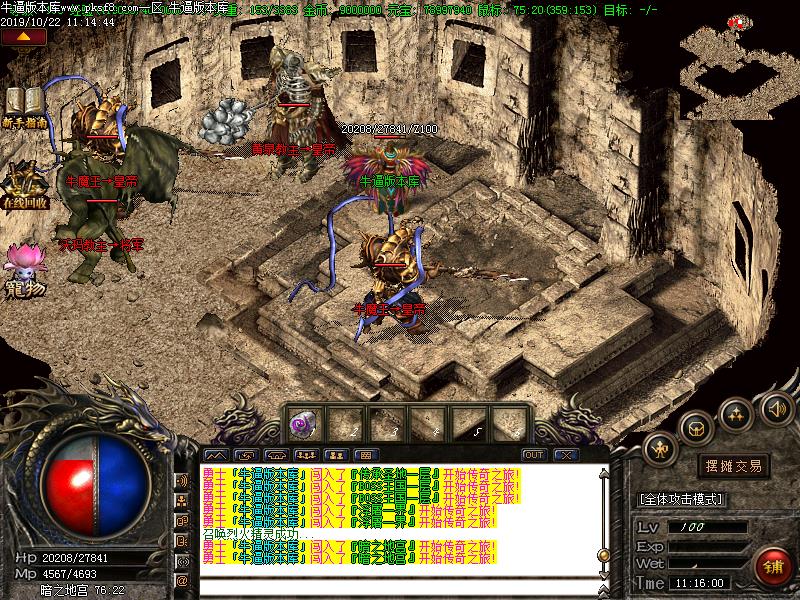The image size is (800, 600).
Task: Open the 寵物 pet menu
Action: [x=24, y=265]
